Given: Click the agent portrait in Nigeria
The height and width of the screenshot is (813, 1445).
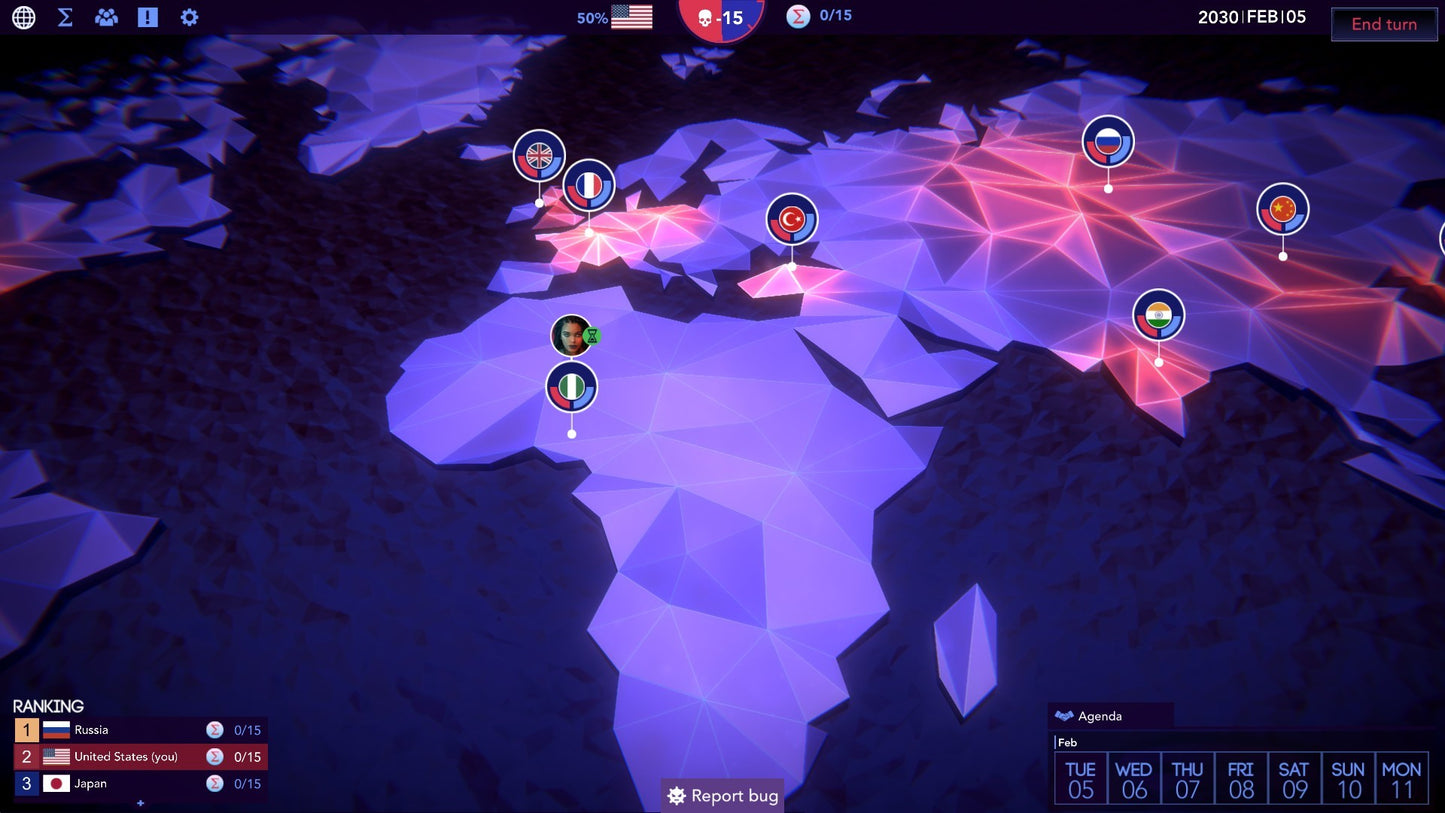Looking at the screenshot, I should click(572, 335).
